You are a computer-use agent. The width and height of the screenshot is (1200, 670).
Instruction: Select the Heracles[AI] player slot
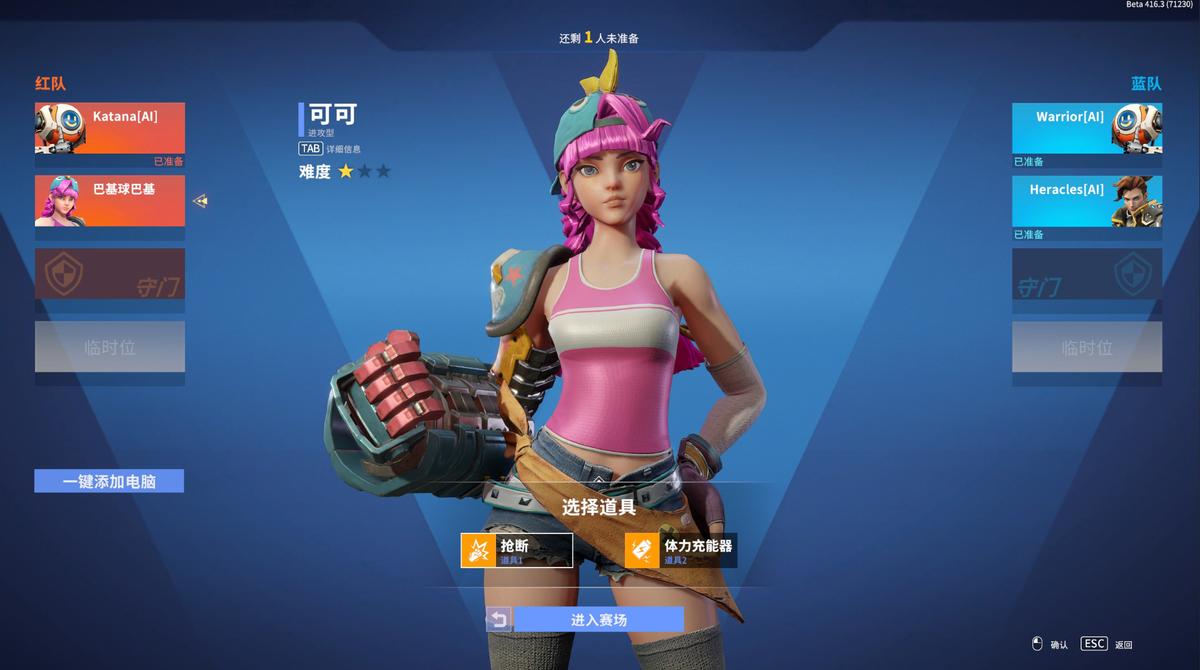coord(1087,201)
